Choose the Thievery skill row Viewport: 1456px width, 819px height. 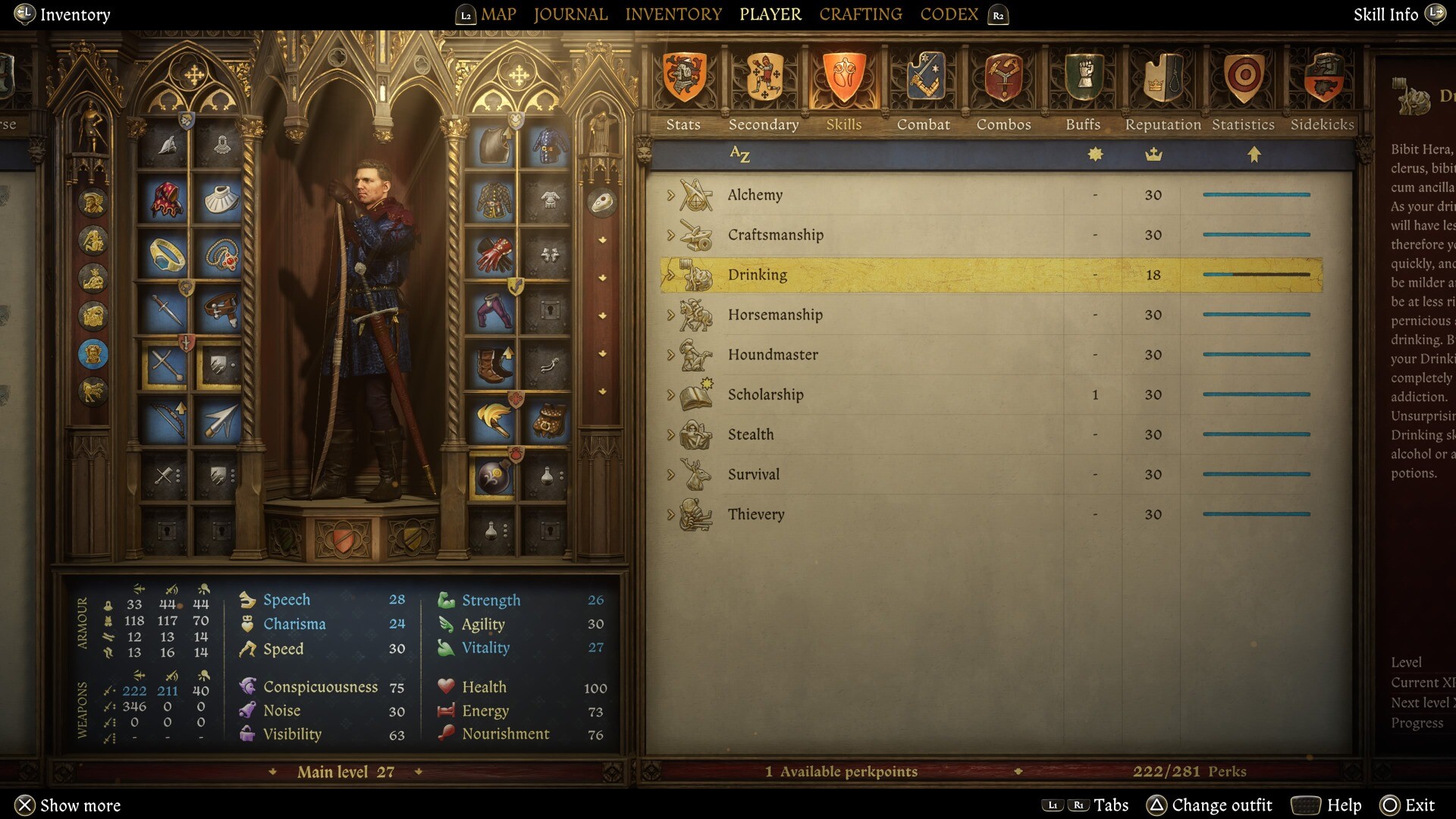tap(756, 514)
